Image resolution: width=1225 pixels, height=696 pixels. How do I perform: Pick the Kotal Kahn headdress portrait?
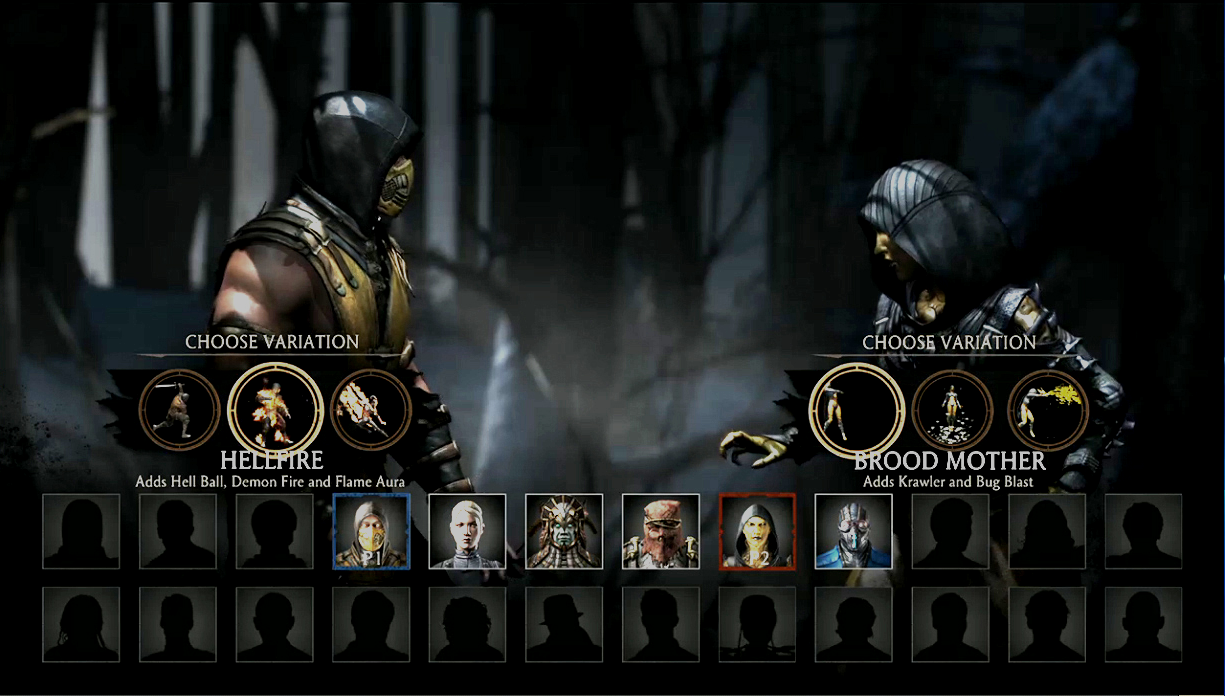click(564, 531)
